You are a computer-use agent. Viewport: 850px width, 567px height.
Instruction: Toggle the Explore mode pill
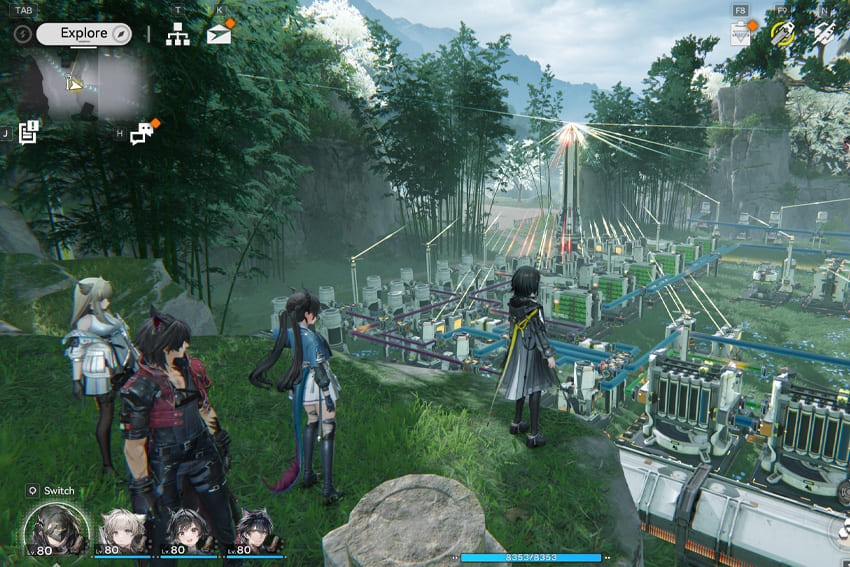coord(84,33)
